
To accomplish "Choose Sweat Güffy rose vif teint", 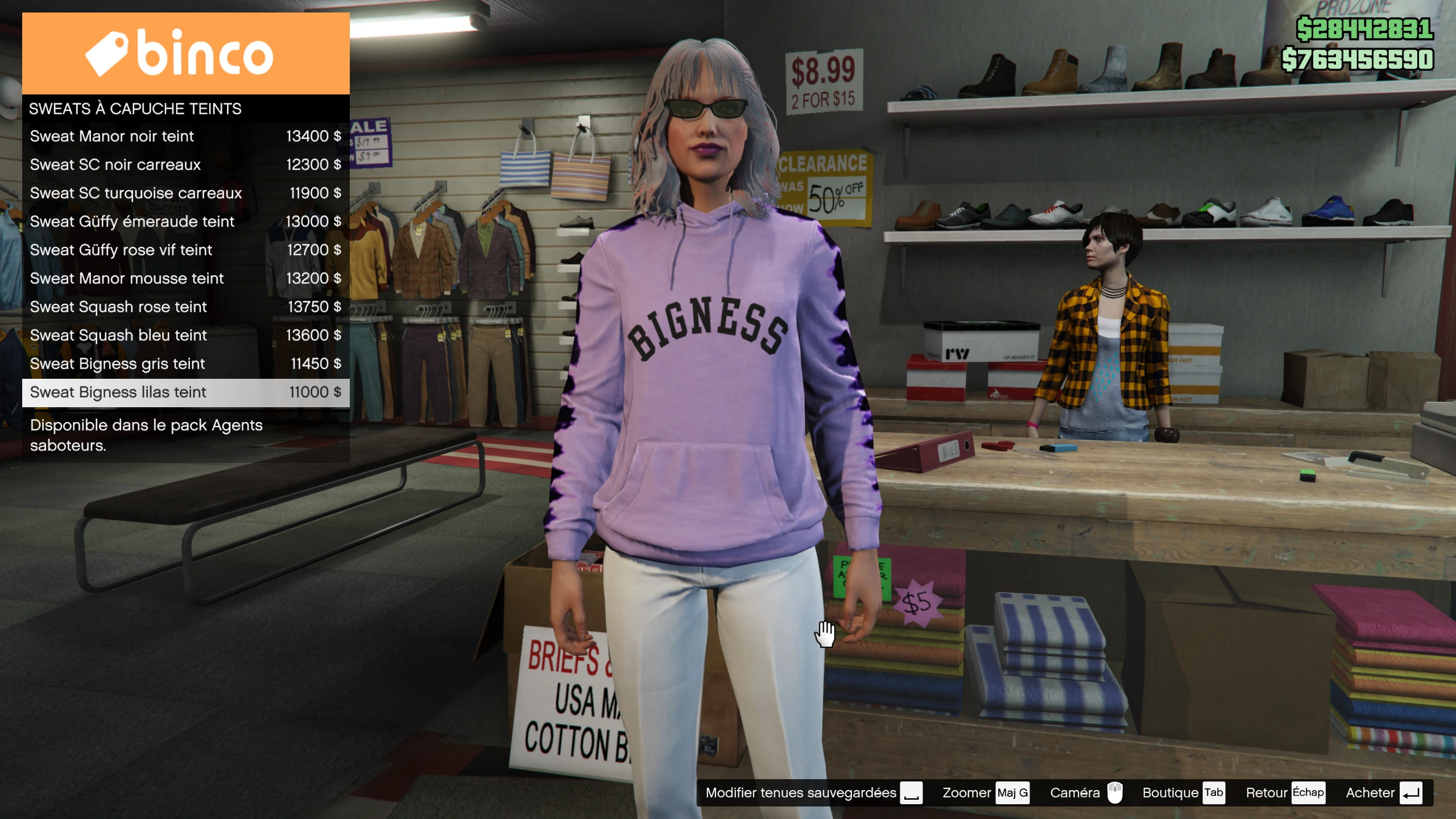I will (x=185, y=250).
